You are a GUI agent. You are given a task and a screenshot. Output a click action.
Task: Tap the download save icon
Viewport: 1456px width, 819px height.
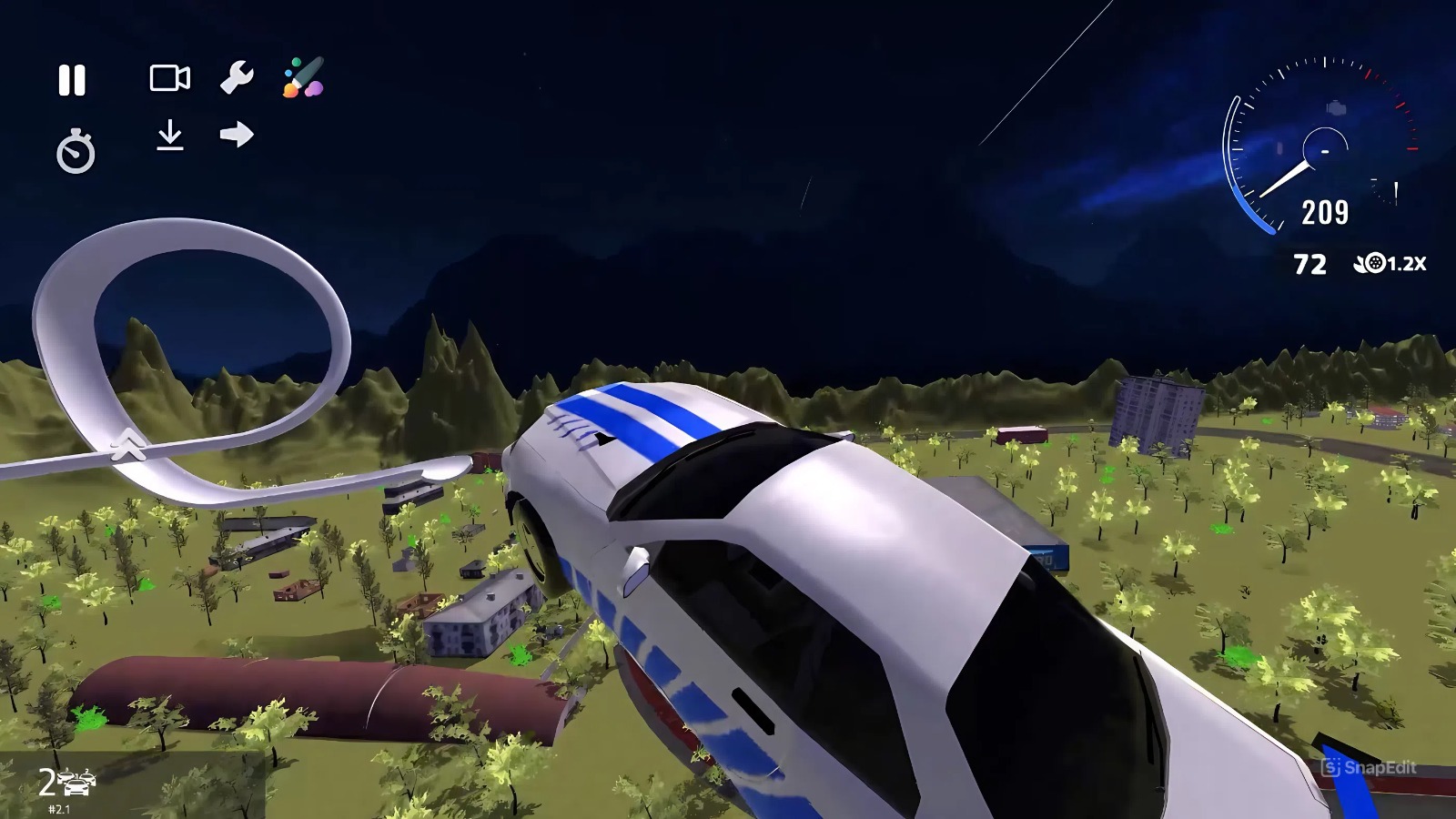coord(169,136)
